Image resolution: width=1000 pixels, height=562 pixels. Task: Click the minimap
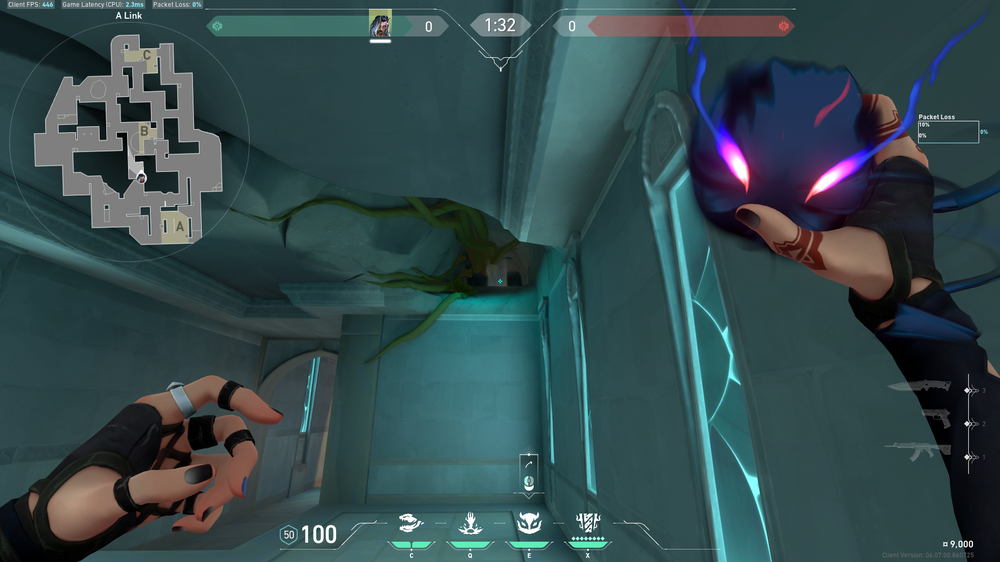128,144
